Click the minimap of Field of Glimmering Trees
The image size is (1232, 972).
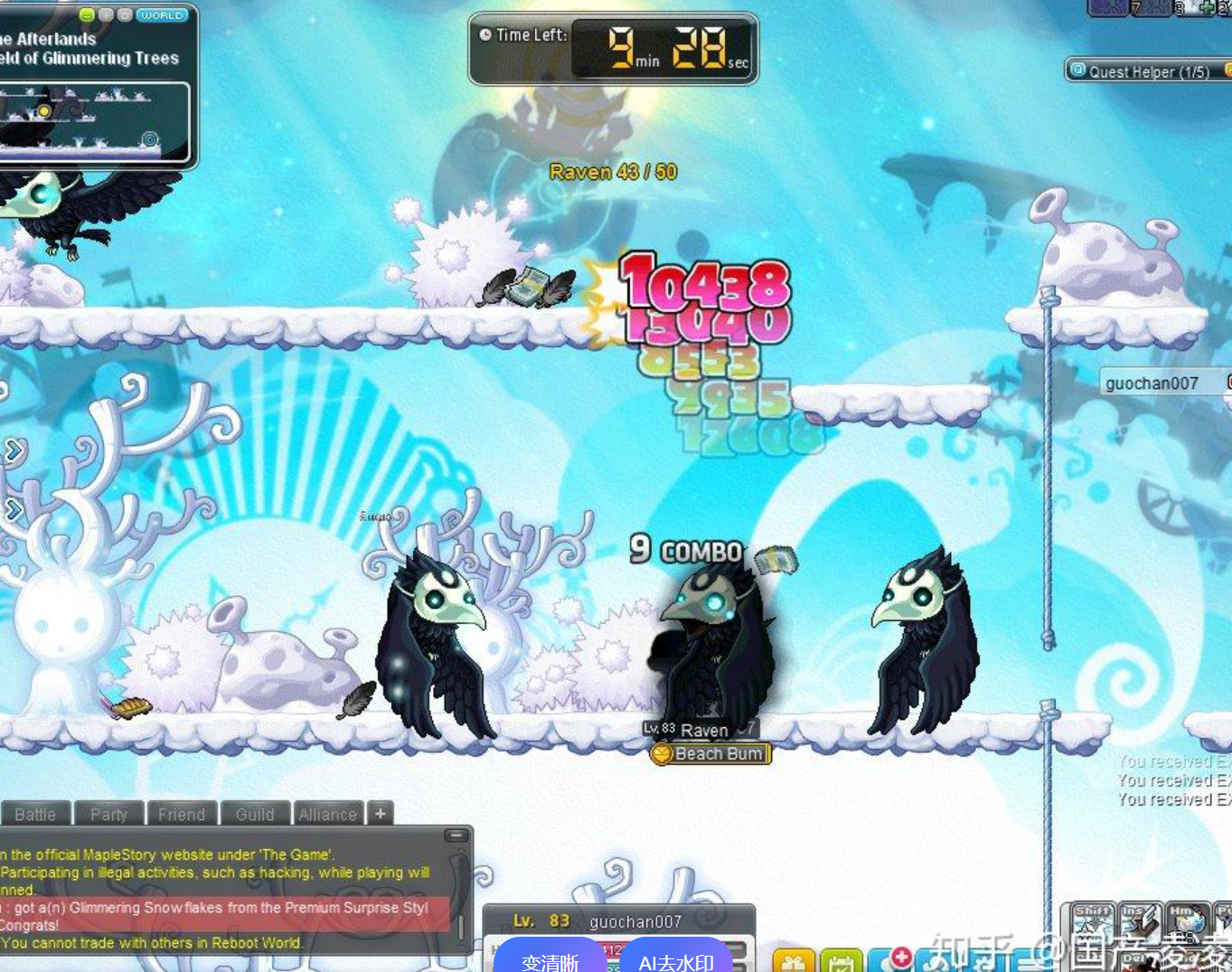coord(93,122)
